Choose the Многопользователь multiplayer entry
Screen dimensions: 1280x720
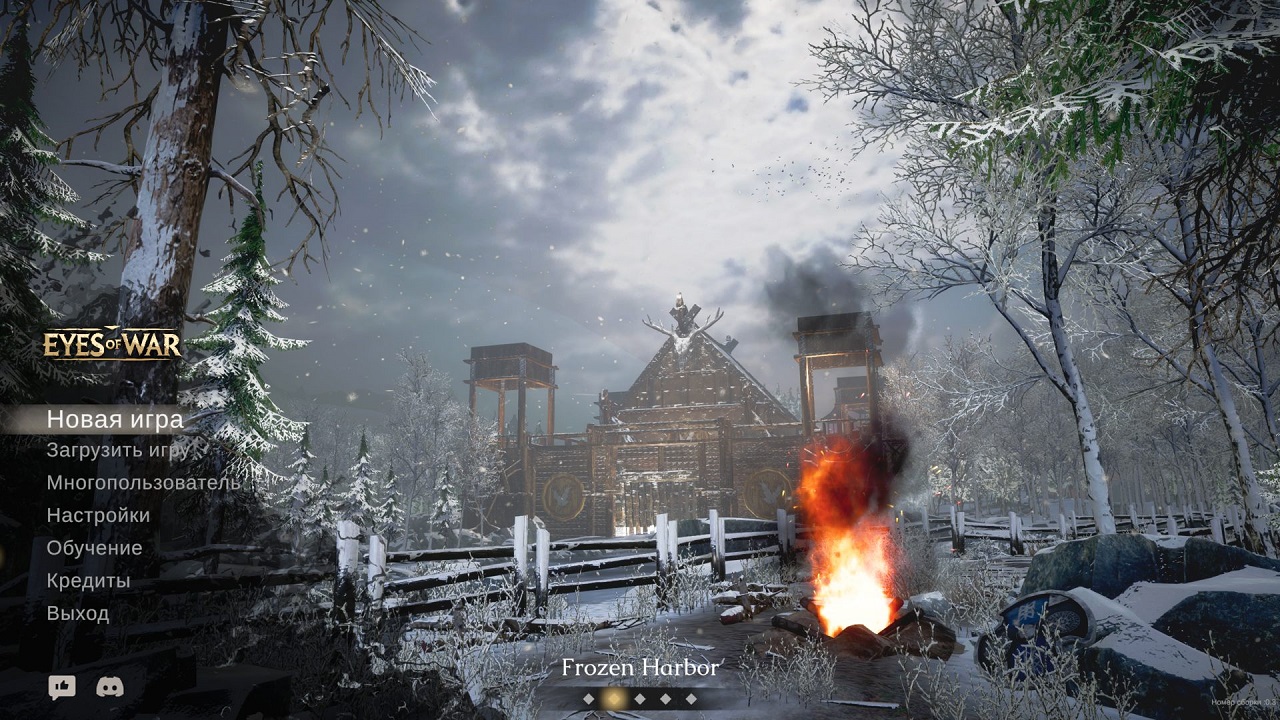pyautogui.click(x=142, y=483)
